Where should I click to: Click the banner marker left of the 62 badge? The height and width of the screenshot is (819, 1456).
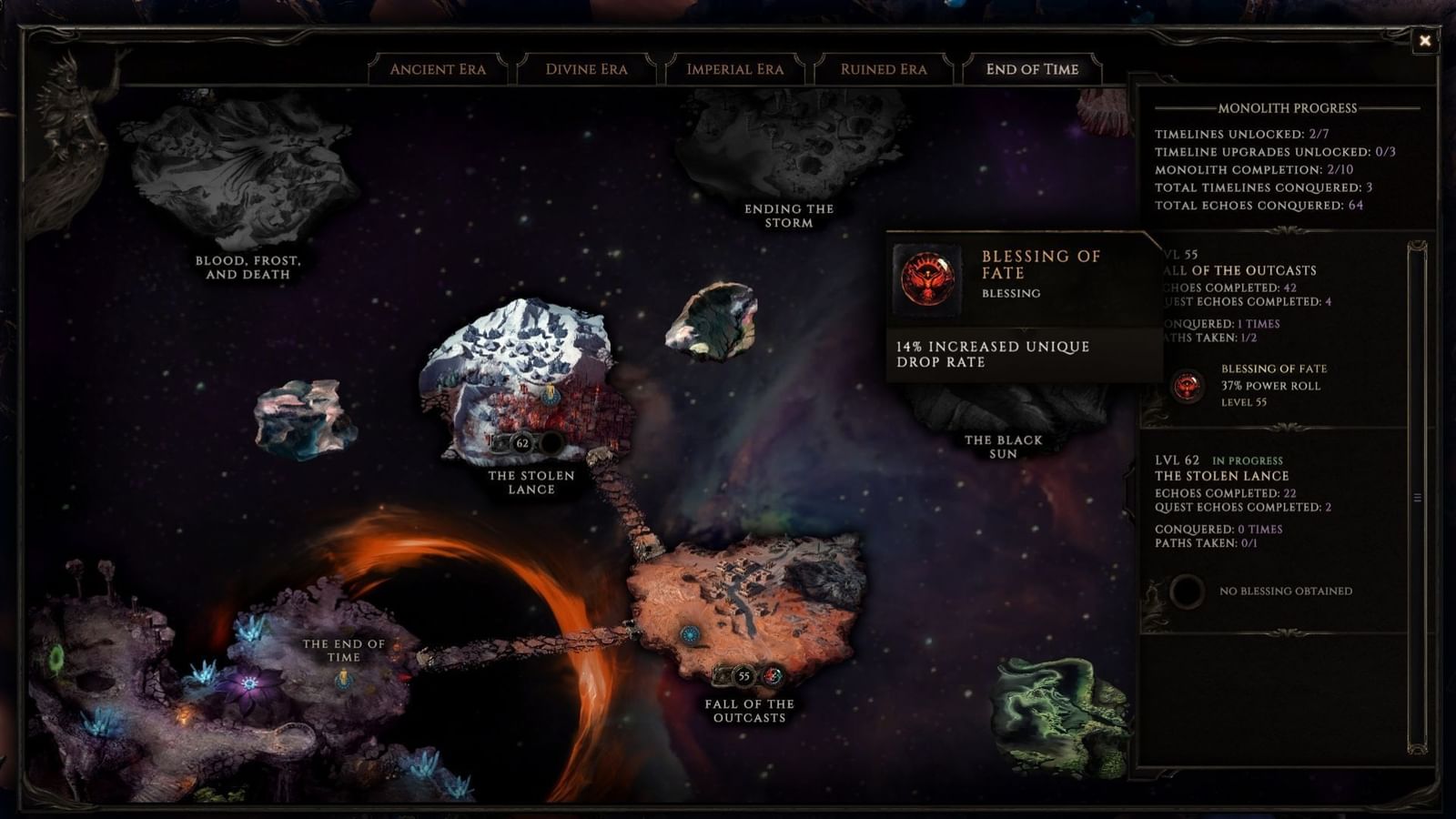(x=500, y=442)
